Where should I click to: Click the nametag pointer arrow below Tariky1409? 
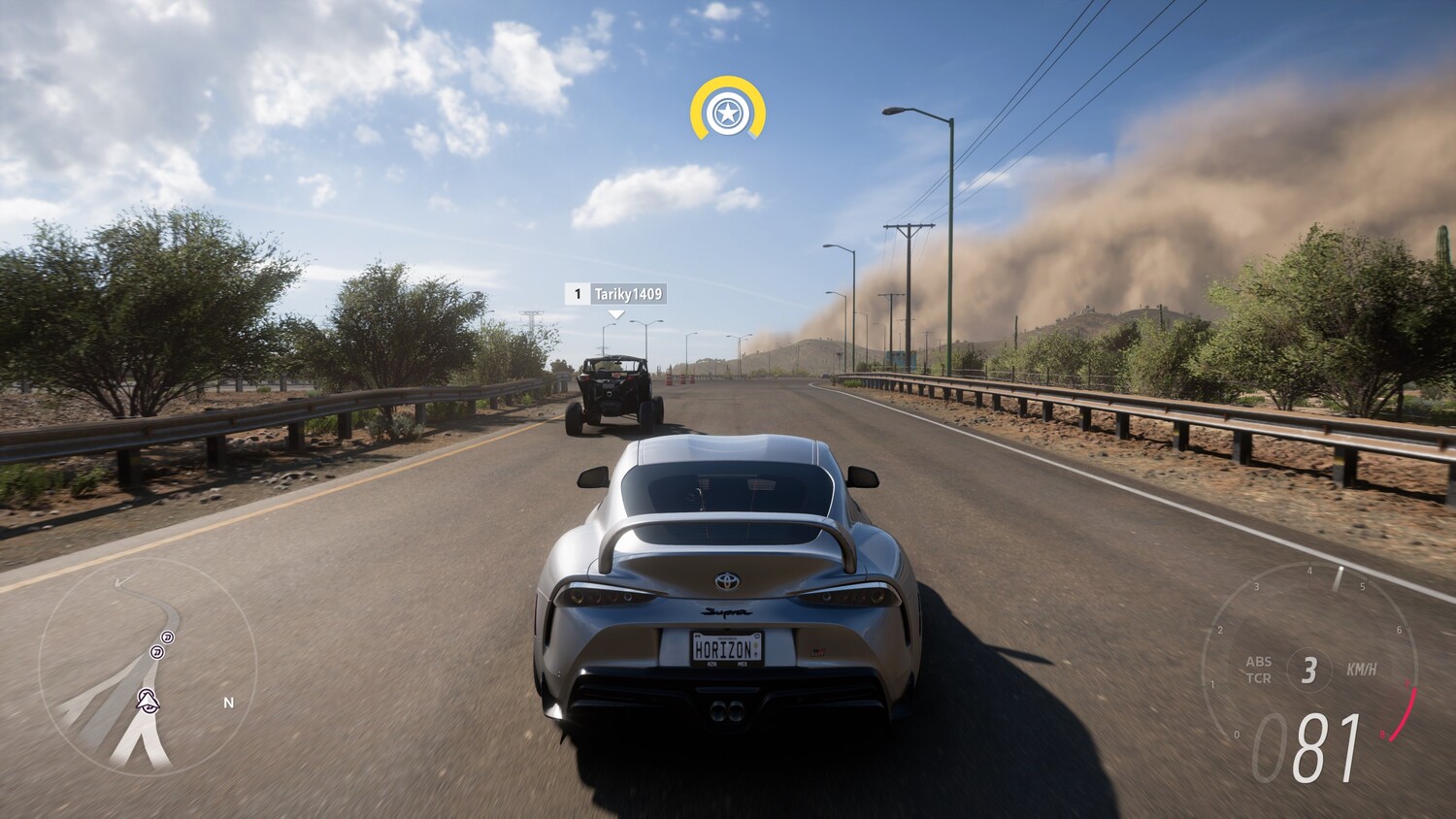click(614, 312)
